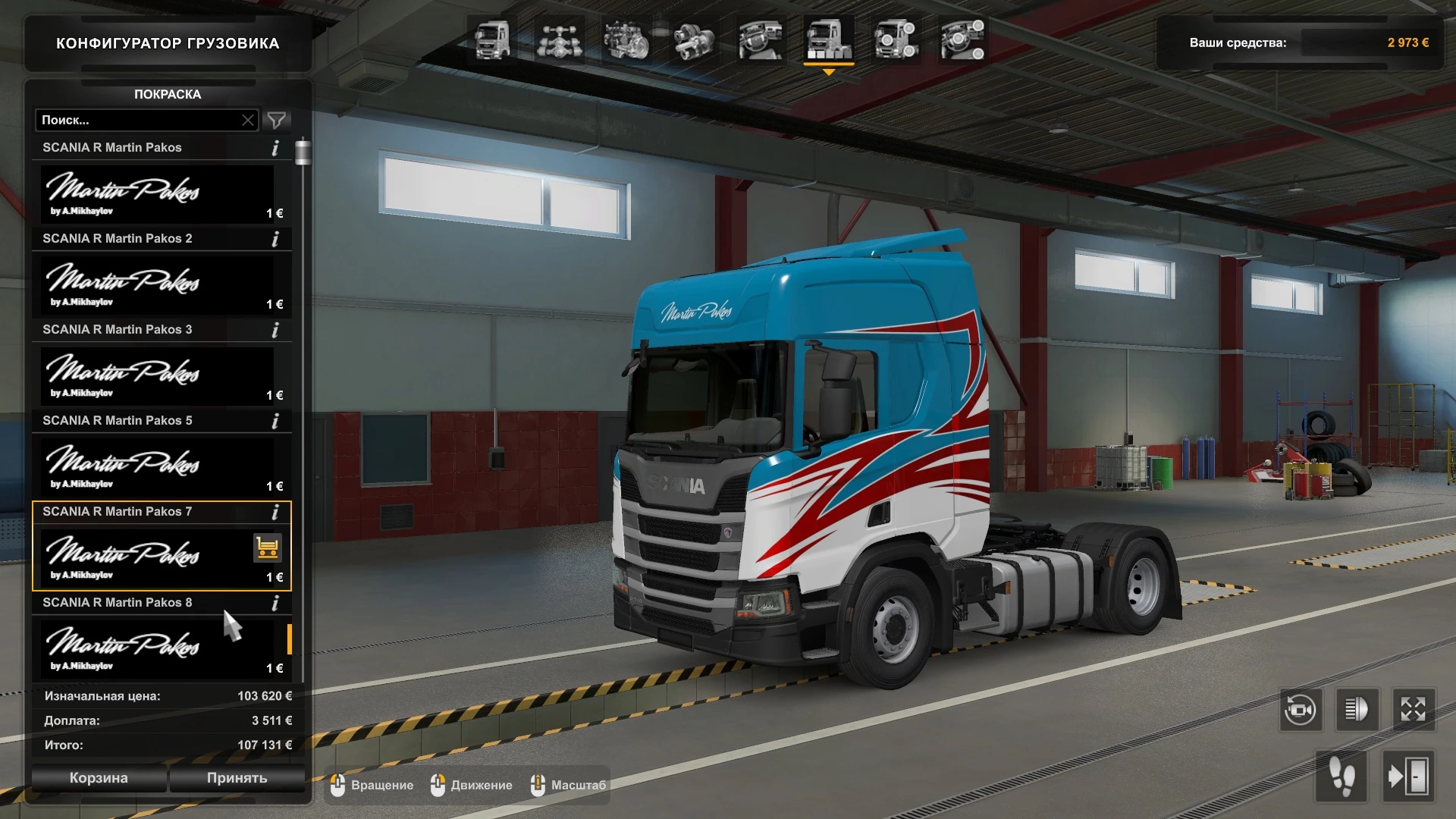Screen dimensions: 1456x819
Task: Open the Корзина cart view
Action: coord(99,778)
